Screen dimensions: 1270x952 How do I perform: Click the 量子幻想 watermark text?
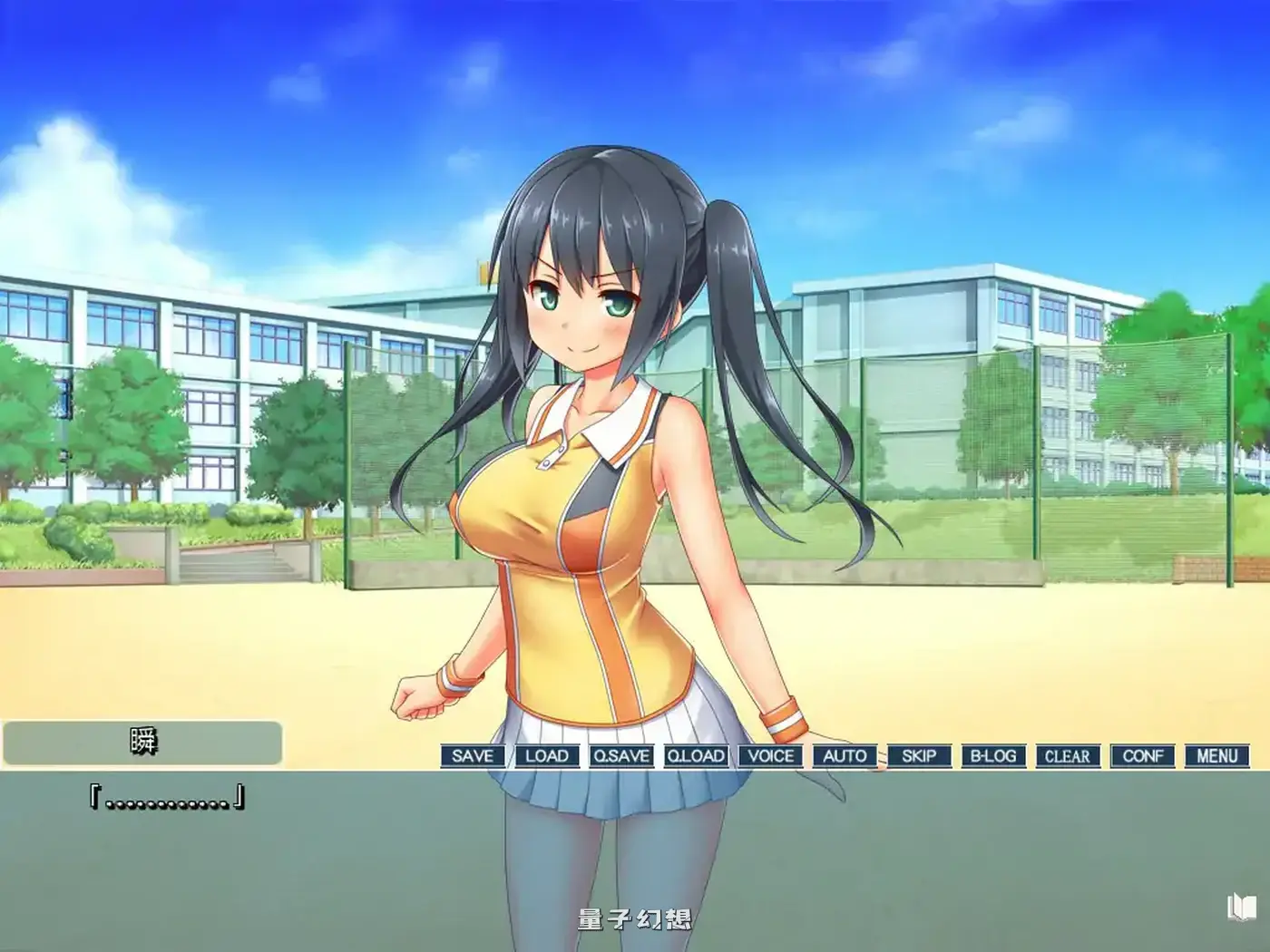[635, 919]
